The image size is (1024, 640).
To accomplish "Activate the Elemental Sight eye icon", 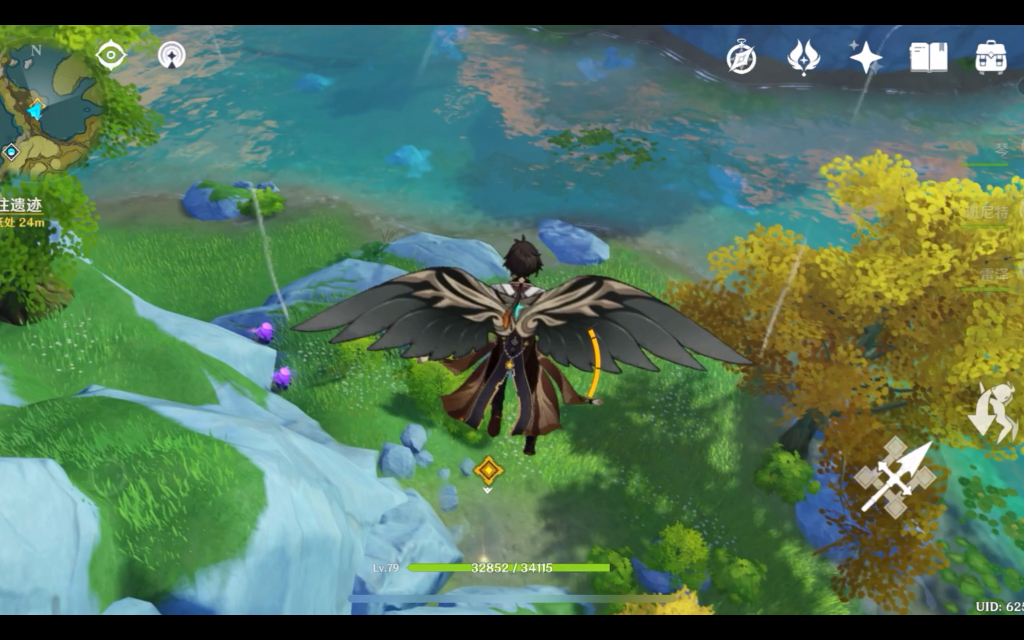I will tap(110, 54).
